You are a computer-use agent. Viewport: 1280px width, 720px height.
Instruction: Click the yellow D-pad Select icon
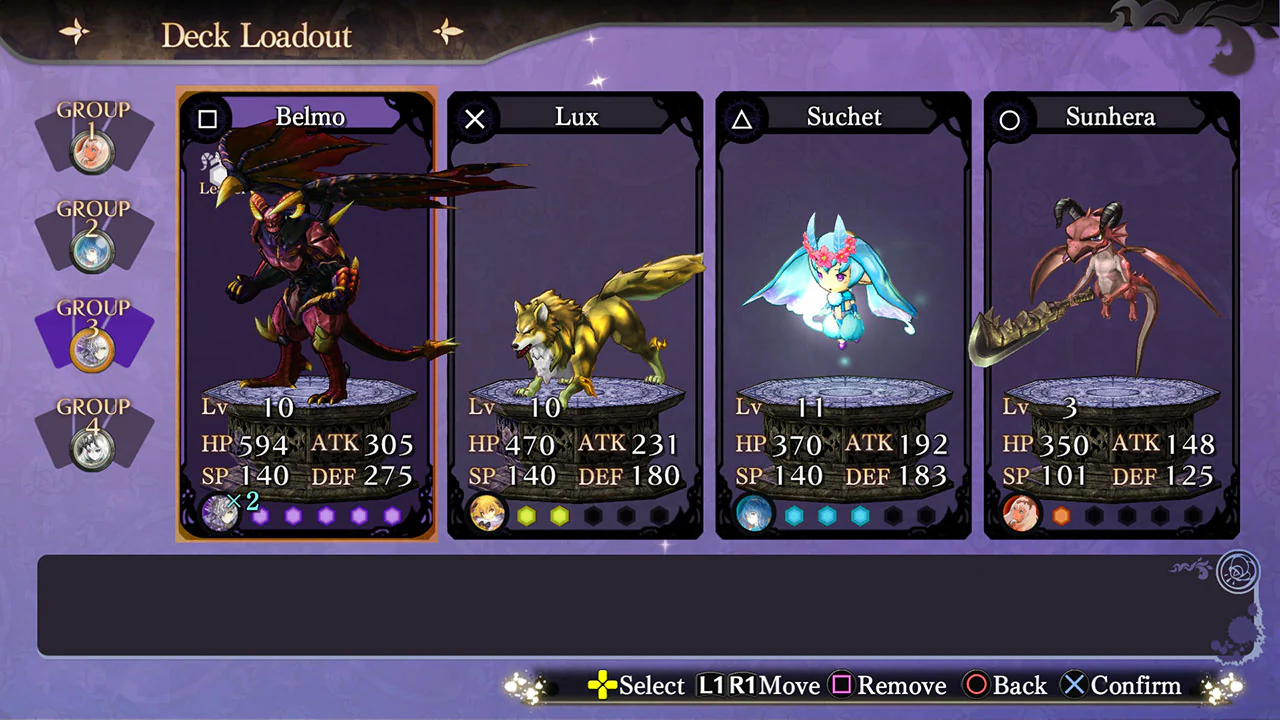[601, 686]
